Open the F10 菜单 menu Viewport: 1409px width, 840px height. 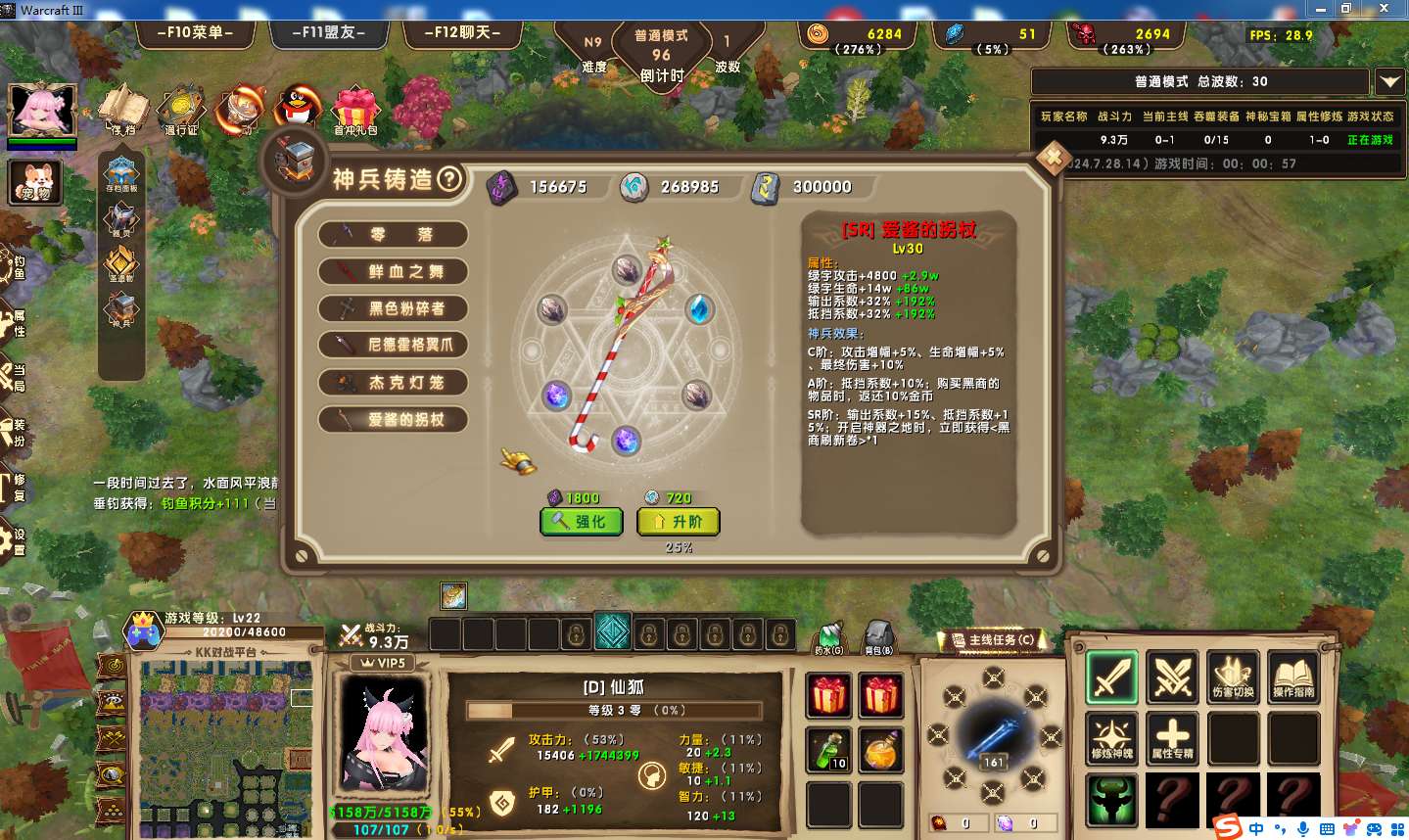point(195,32)
